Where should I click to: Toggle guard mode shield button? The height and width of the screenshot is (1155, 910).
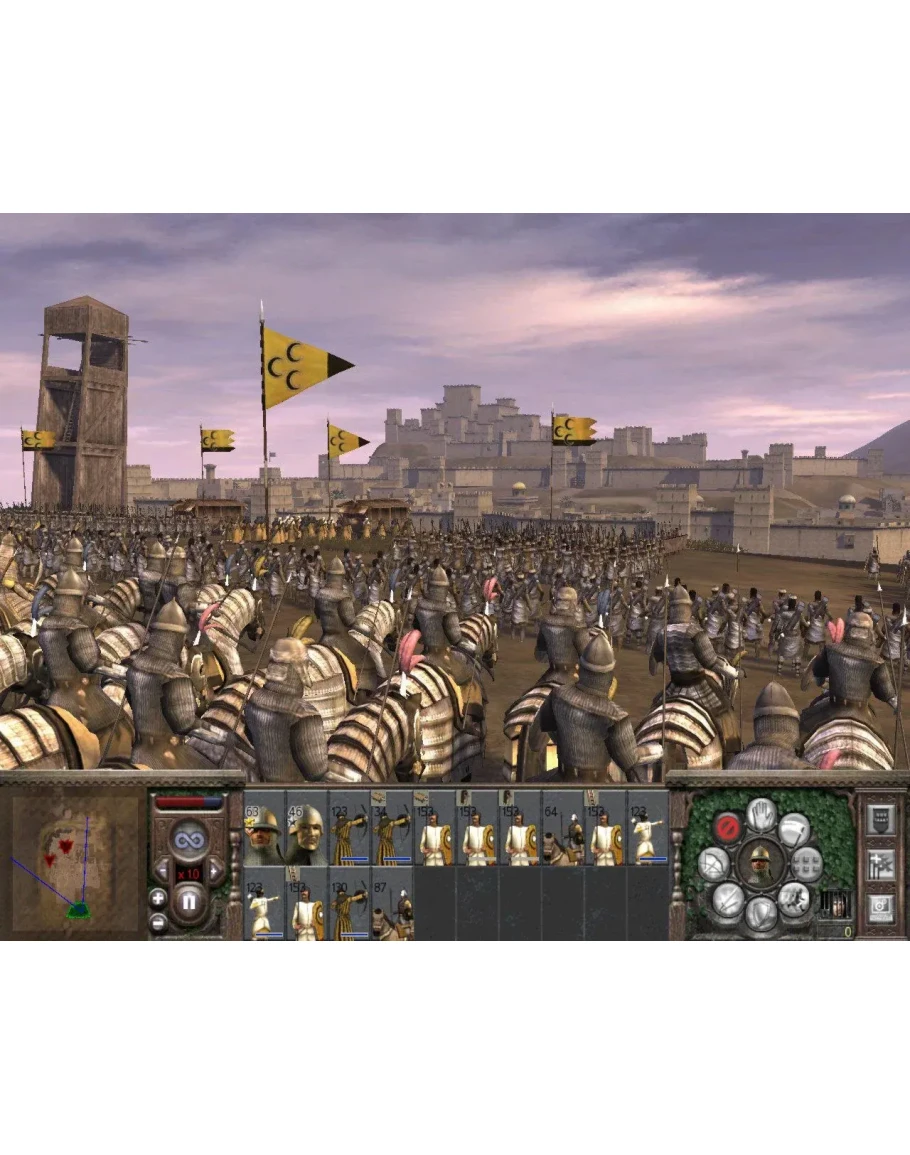761,911
